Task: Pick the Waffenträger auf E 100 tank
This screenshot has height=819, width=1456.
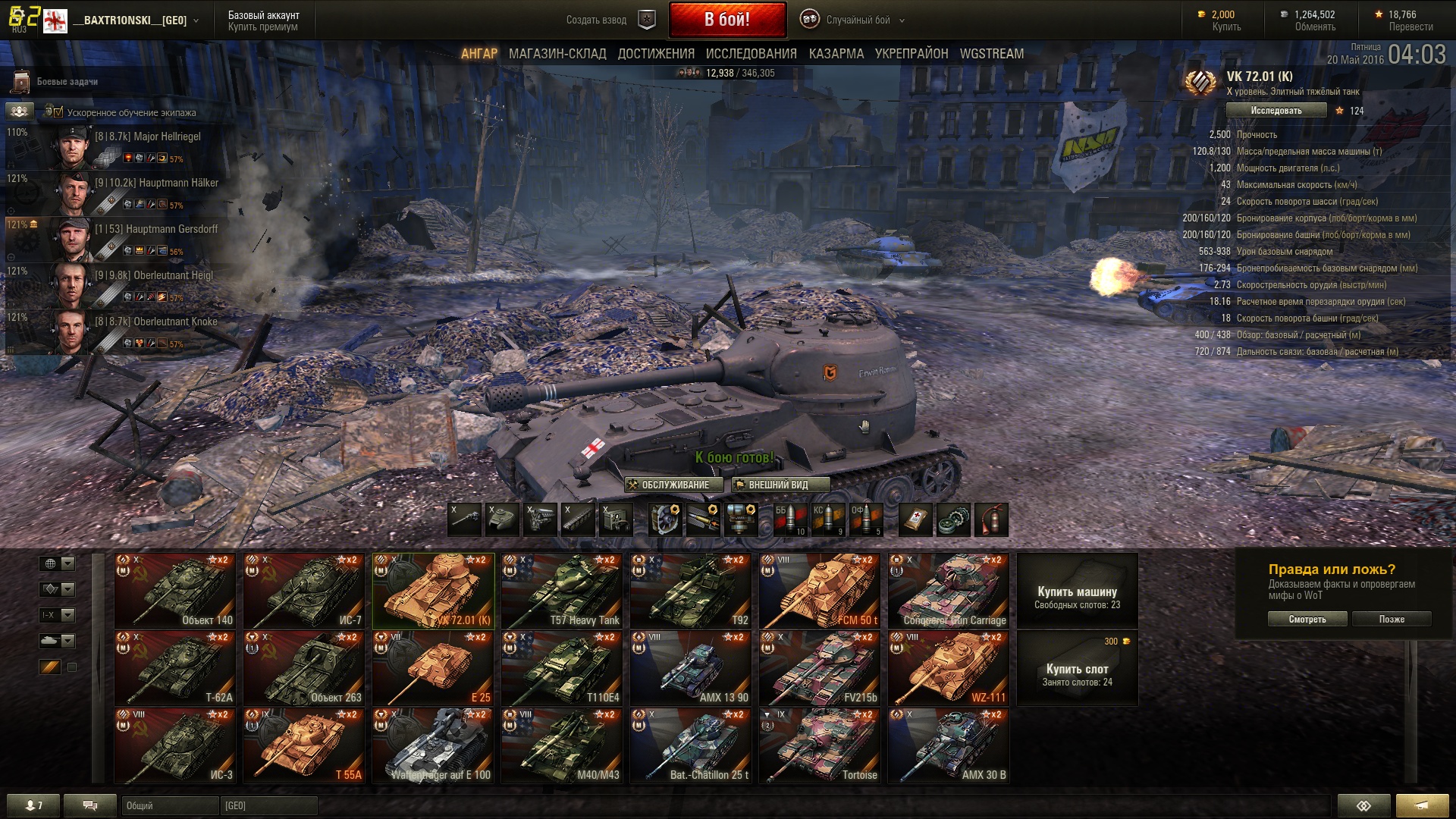Action: pos(433,746)
